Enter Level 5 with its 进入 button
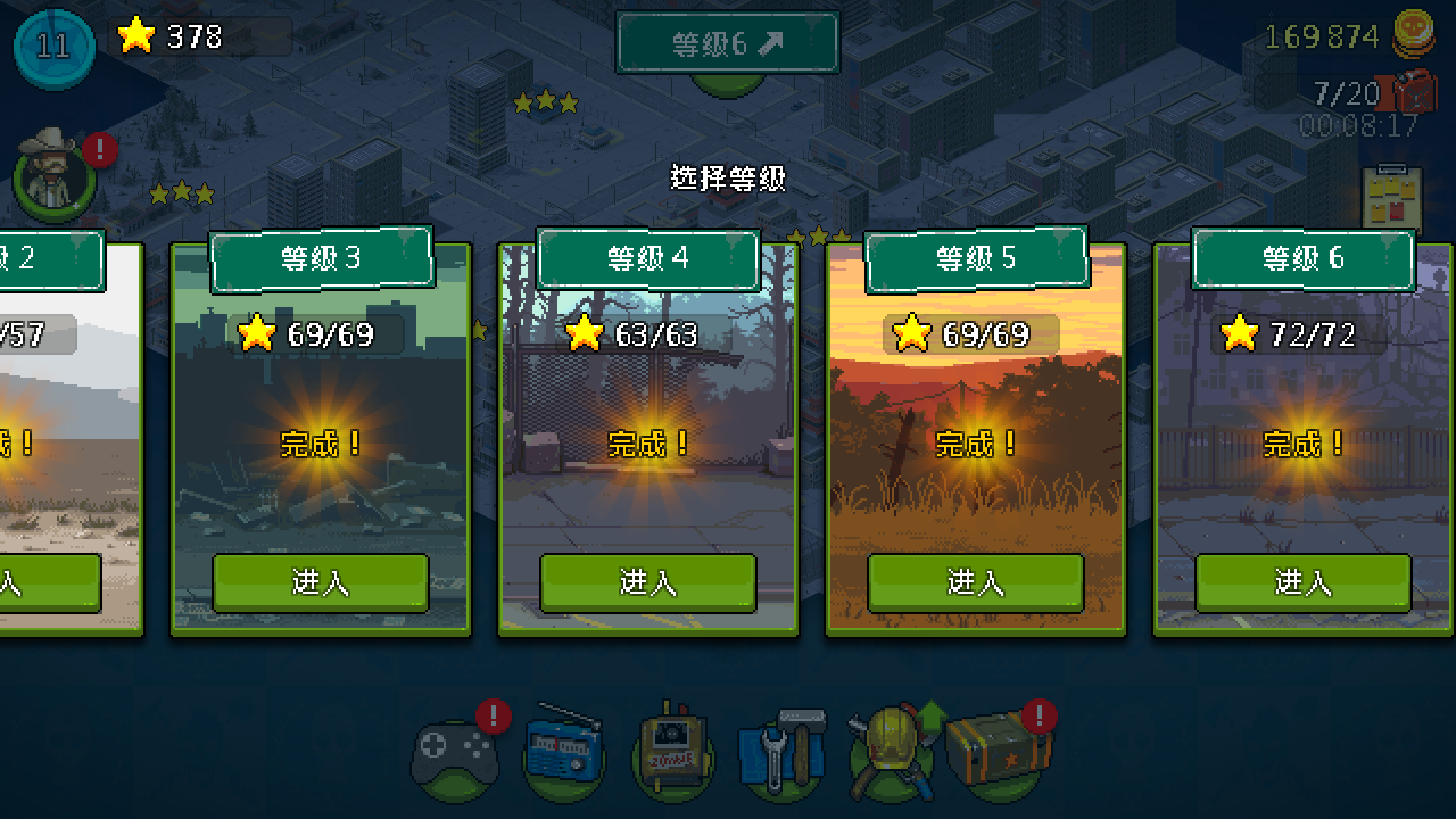The width and height of the screenshot is (1456, 819). (x=976, y=584)
